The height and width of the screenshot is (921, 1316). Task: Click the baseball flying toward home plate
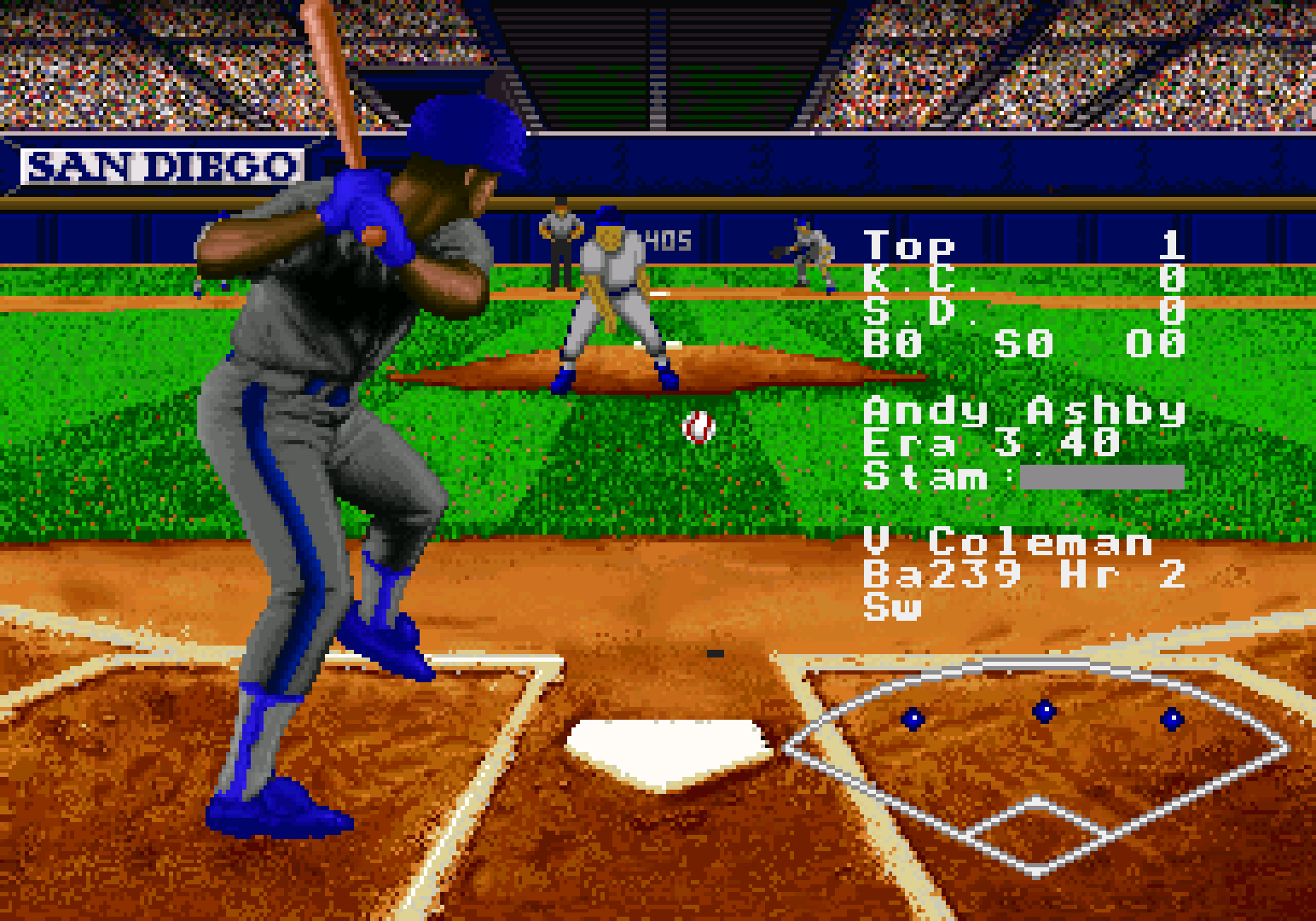(x=698, y=426)
